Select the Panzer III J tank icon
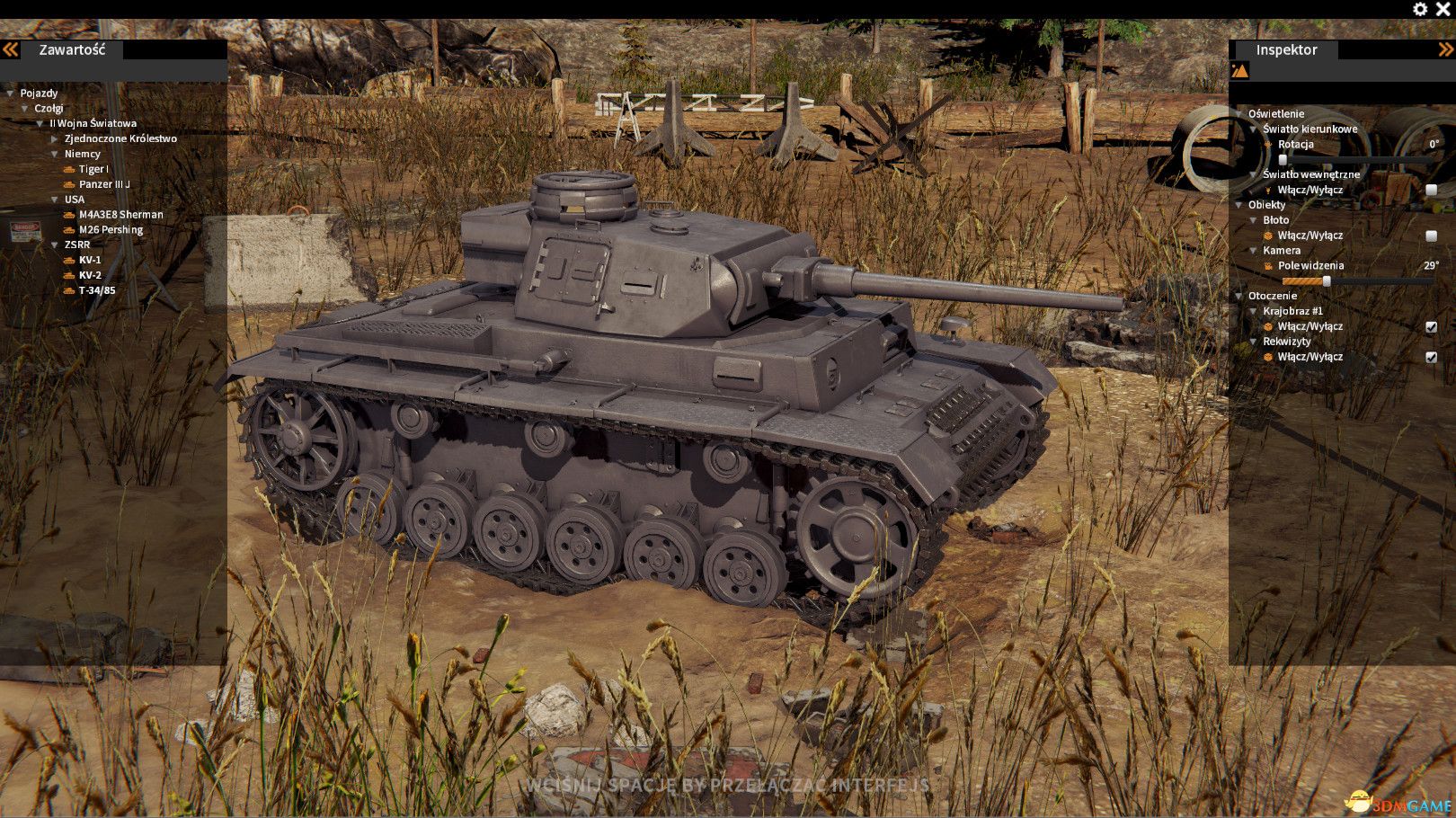Image resolution: width=1456 pixels, height=818 pixels. click(70, 183)
